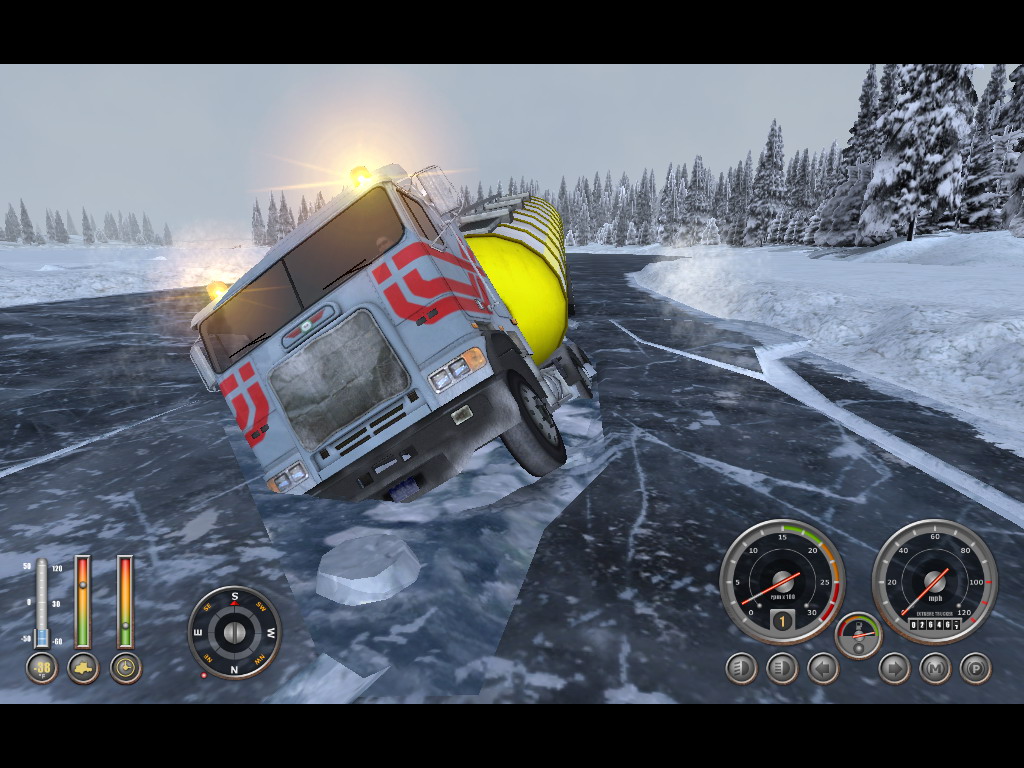The image size is (1024, 768).
Task: Click the round M button
Action: coord(935,668)
